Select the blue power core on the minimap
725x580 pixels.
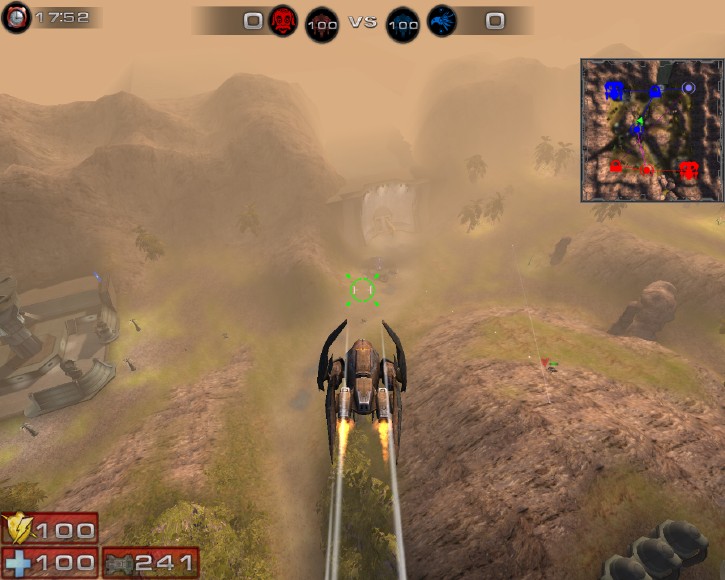point(614,91)
